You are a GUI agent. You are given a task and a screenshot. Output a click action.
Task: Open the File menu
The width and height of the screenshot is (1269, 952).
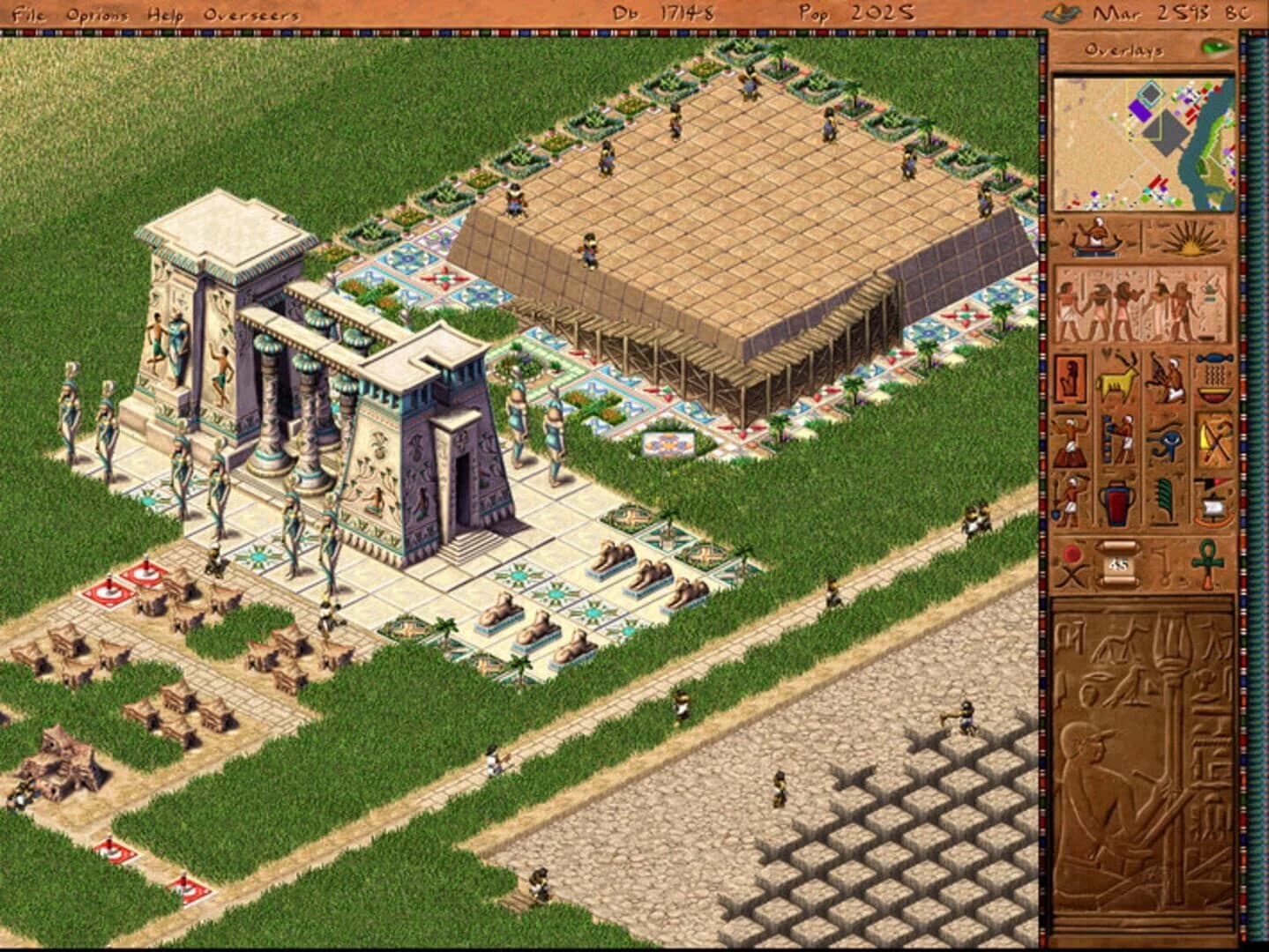coord(27,13)
